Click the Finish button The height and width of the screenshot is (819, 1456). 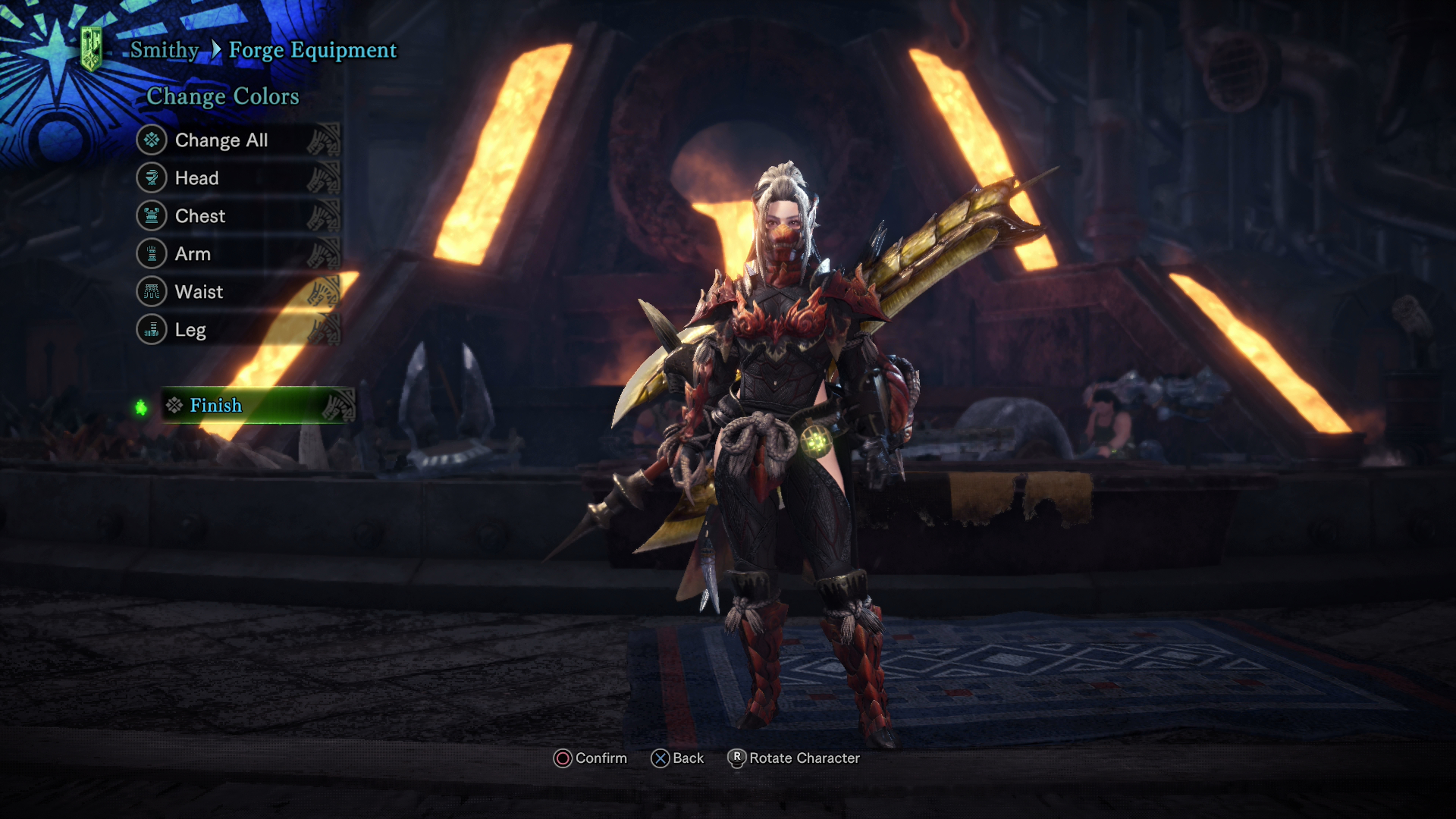pyautogui.click(x=217, y=406)
